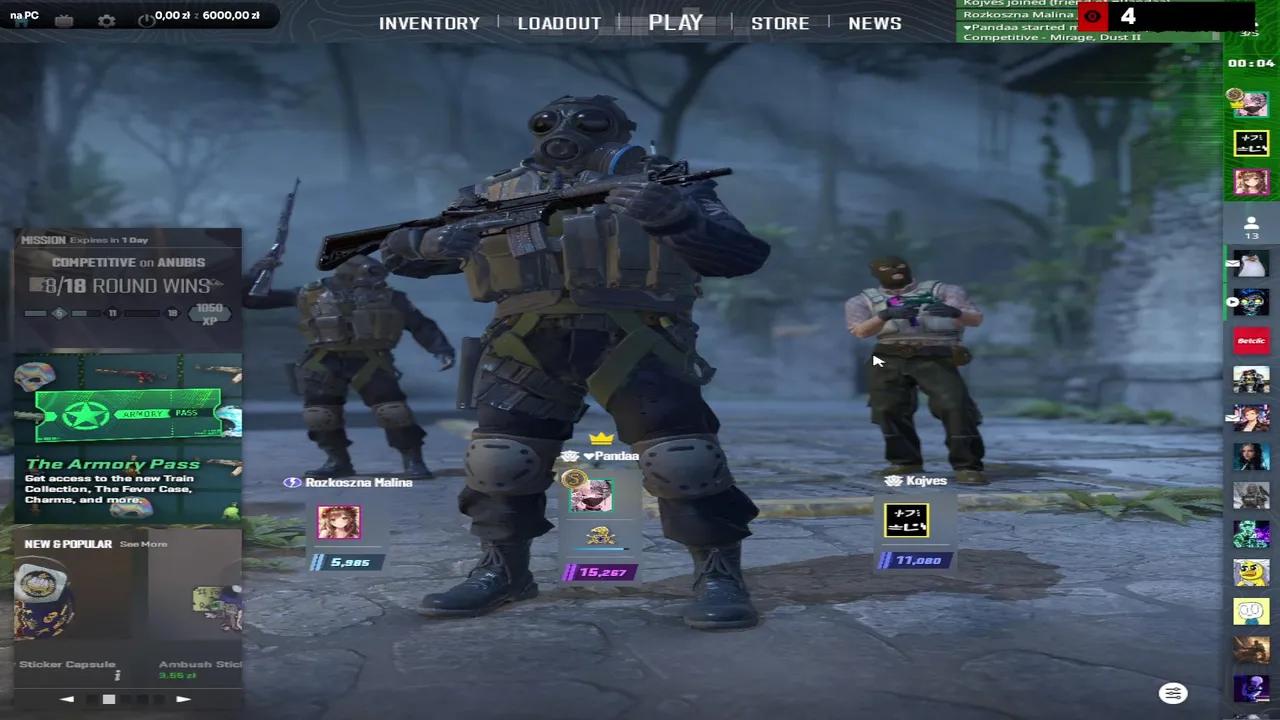Screen dimensions: 1280x720
Task: Select the active carousel page indicator square
Action: coord(109,699)
